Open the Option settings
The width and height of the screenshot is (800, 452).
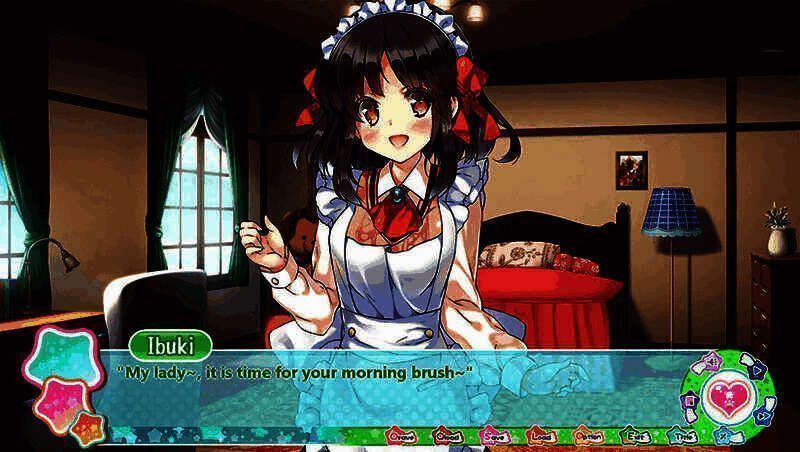click(x=588, y=435)
